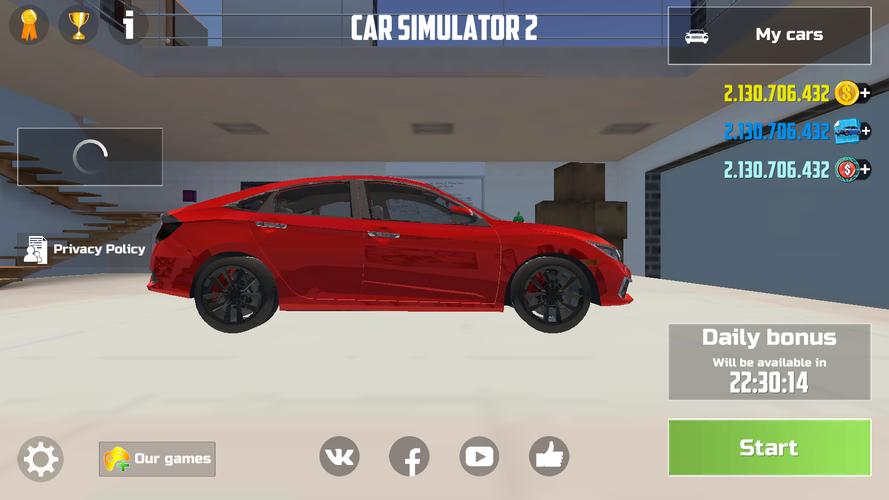Add more blue car currency
Screen dimensions: 889x500
[x=865, y=131]
